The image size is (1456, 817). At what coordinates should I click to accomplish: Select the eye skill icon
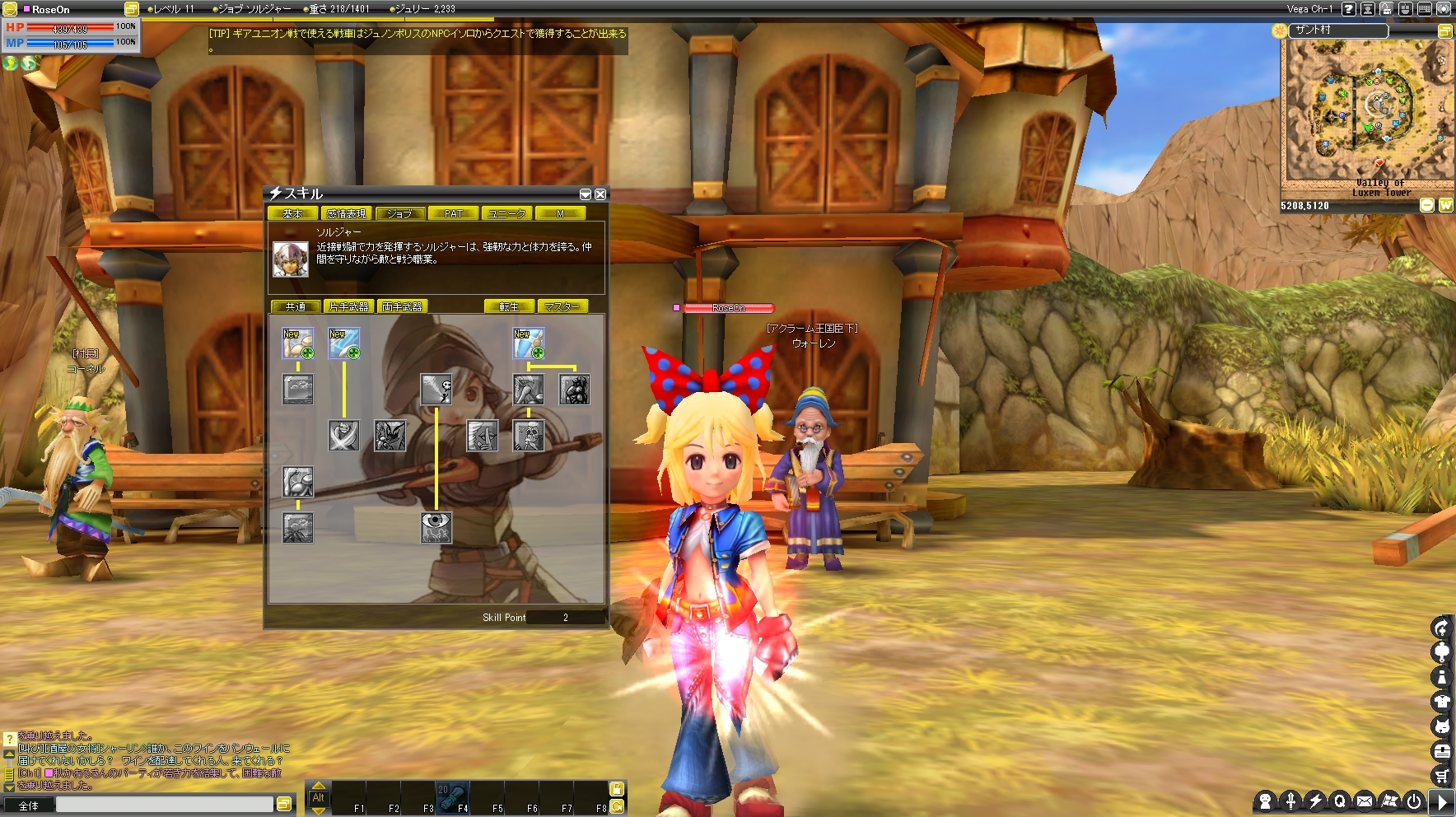(436, 526)
